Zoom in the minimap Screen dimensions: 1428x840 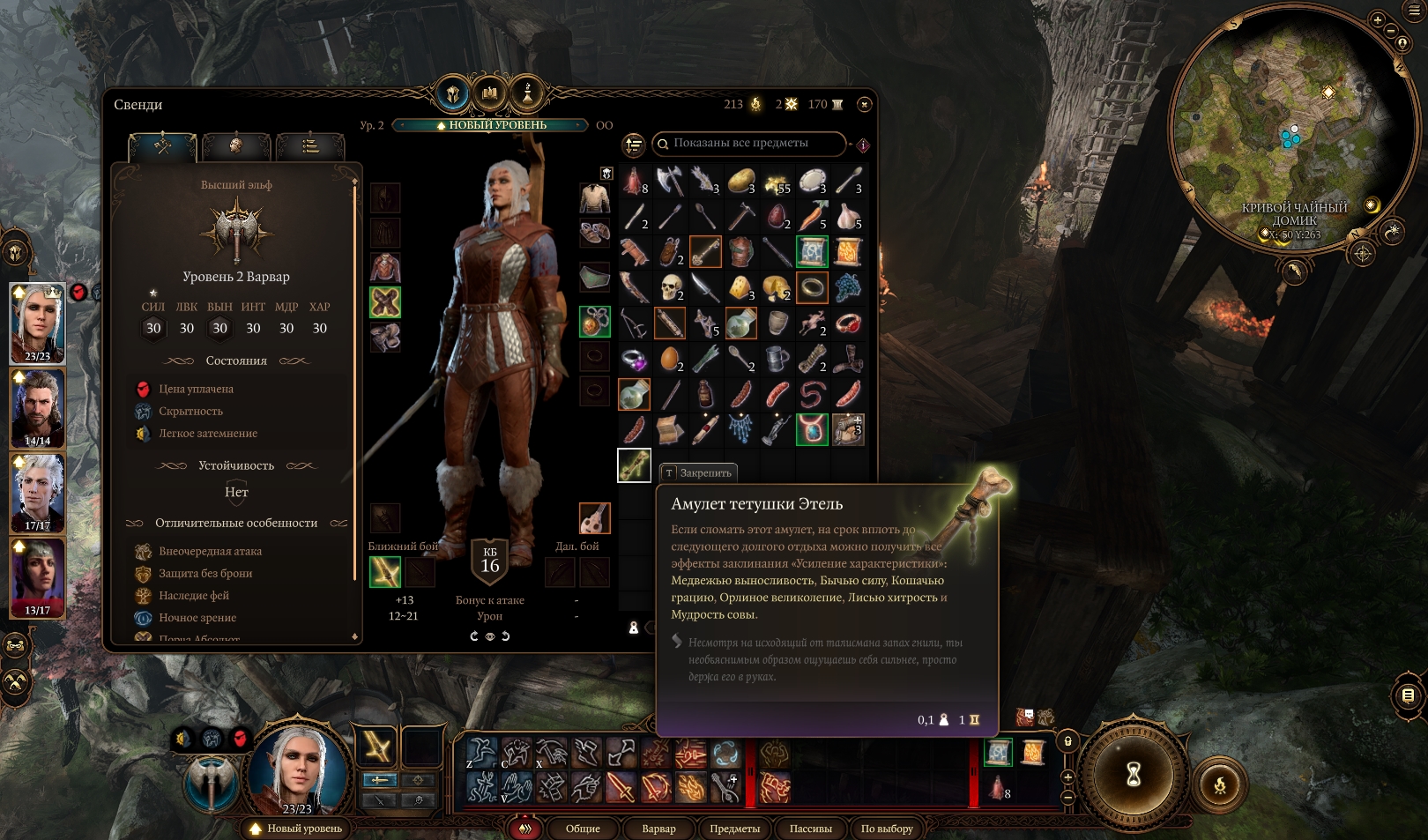1378,19
